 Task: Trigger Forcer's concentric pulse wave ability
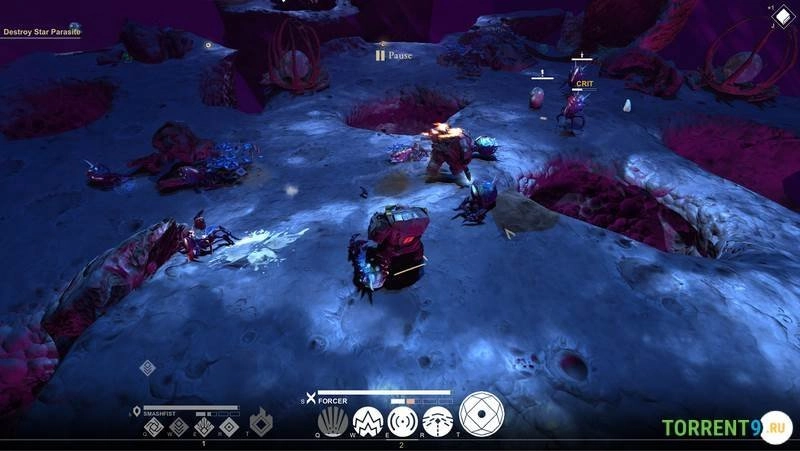[x=403, y=422]
